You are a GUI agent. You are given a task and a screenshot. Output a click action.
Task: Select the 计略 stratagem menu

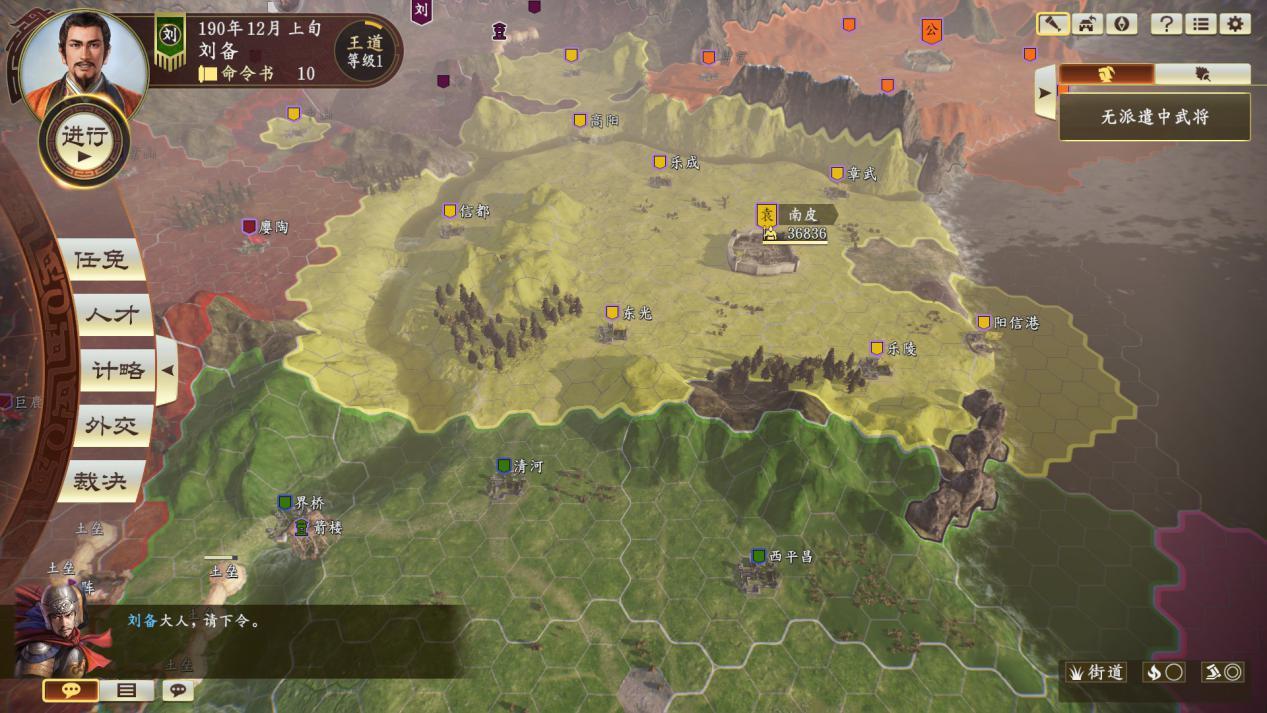[x=118, y=370]
